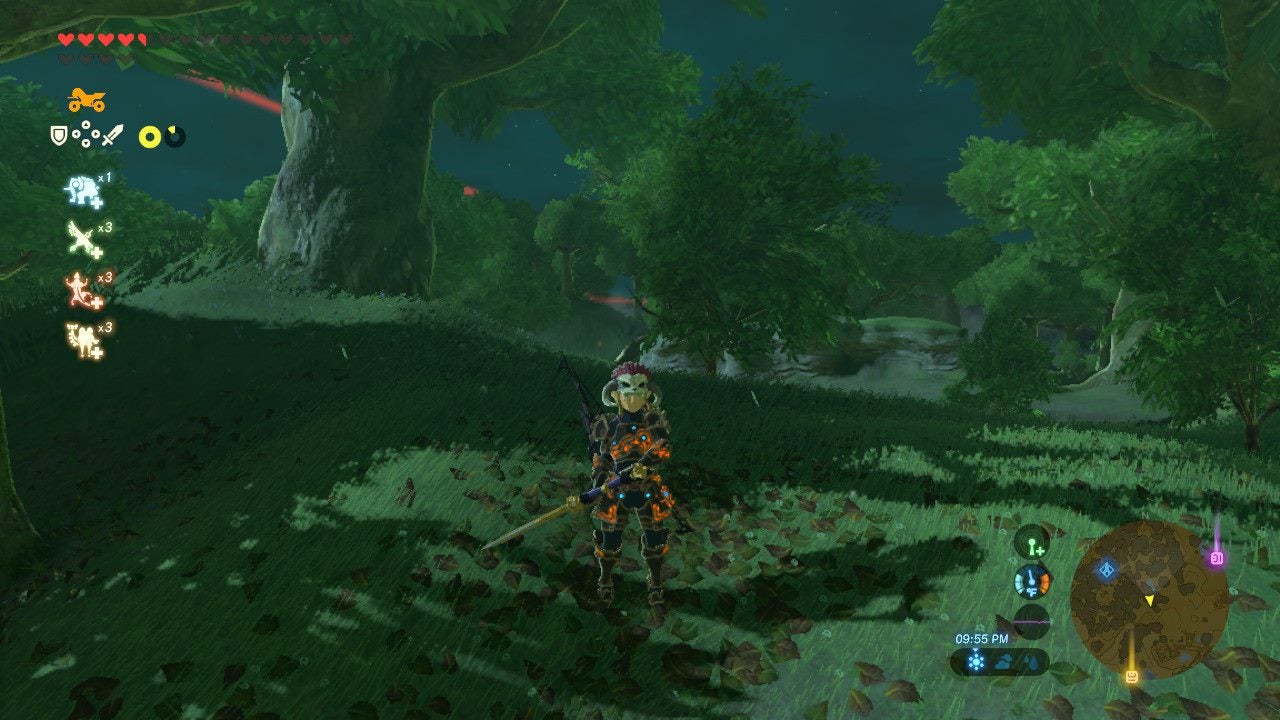Toggle the cloud weather indicator
1280x720 pixels.
(x=1005, y=660)
